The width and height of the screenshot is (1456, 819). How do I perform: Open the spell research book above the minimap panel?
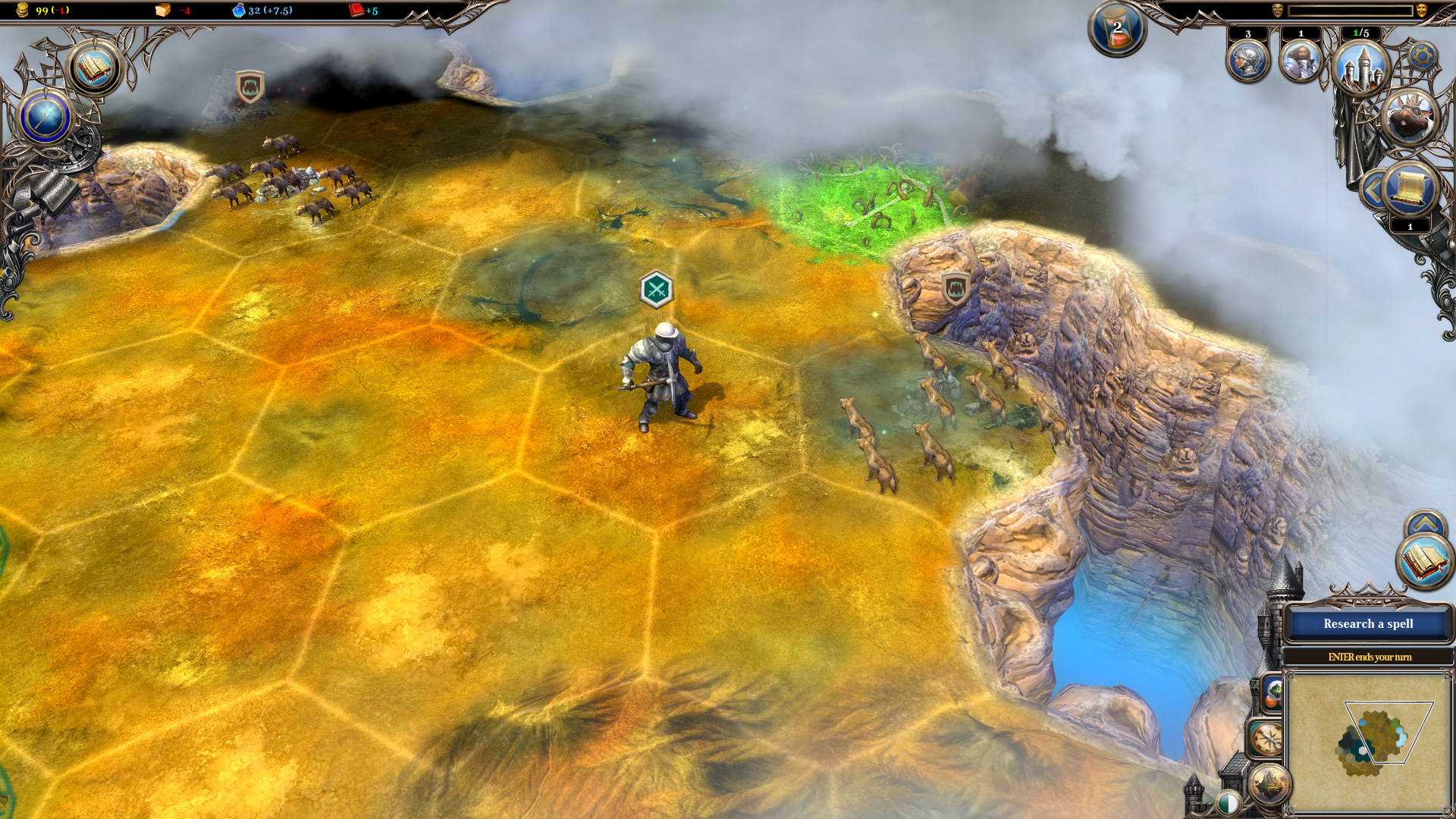pyautogui.click(x=1426, y=561)
